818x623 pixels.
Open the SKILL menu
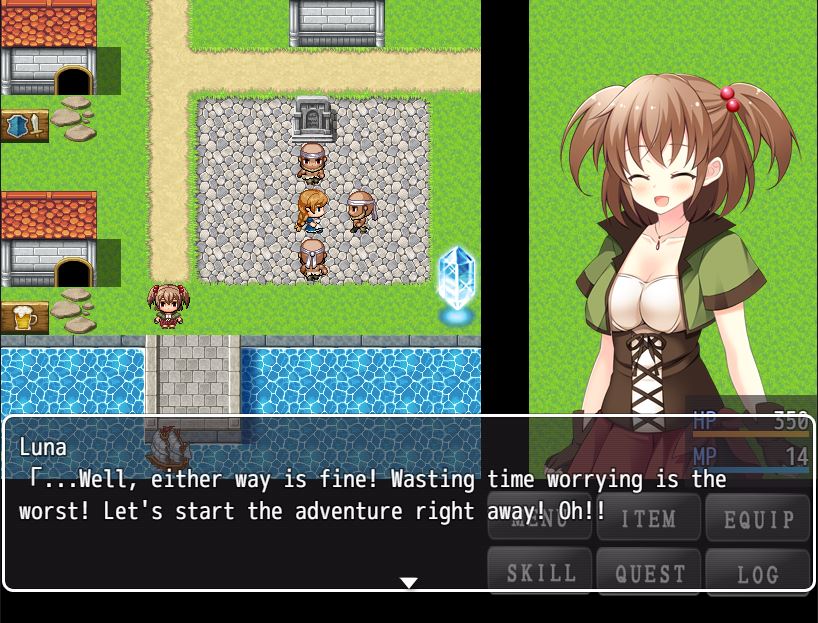540,573
